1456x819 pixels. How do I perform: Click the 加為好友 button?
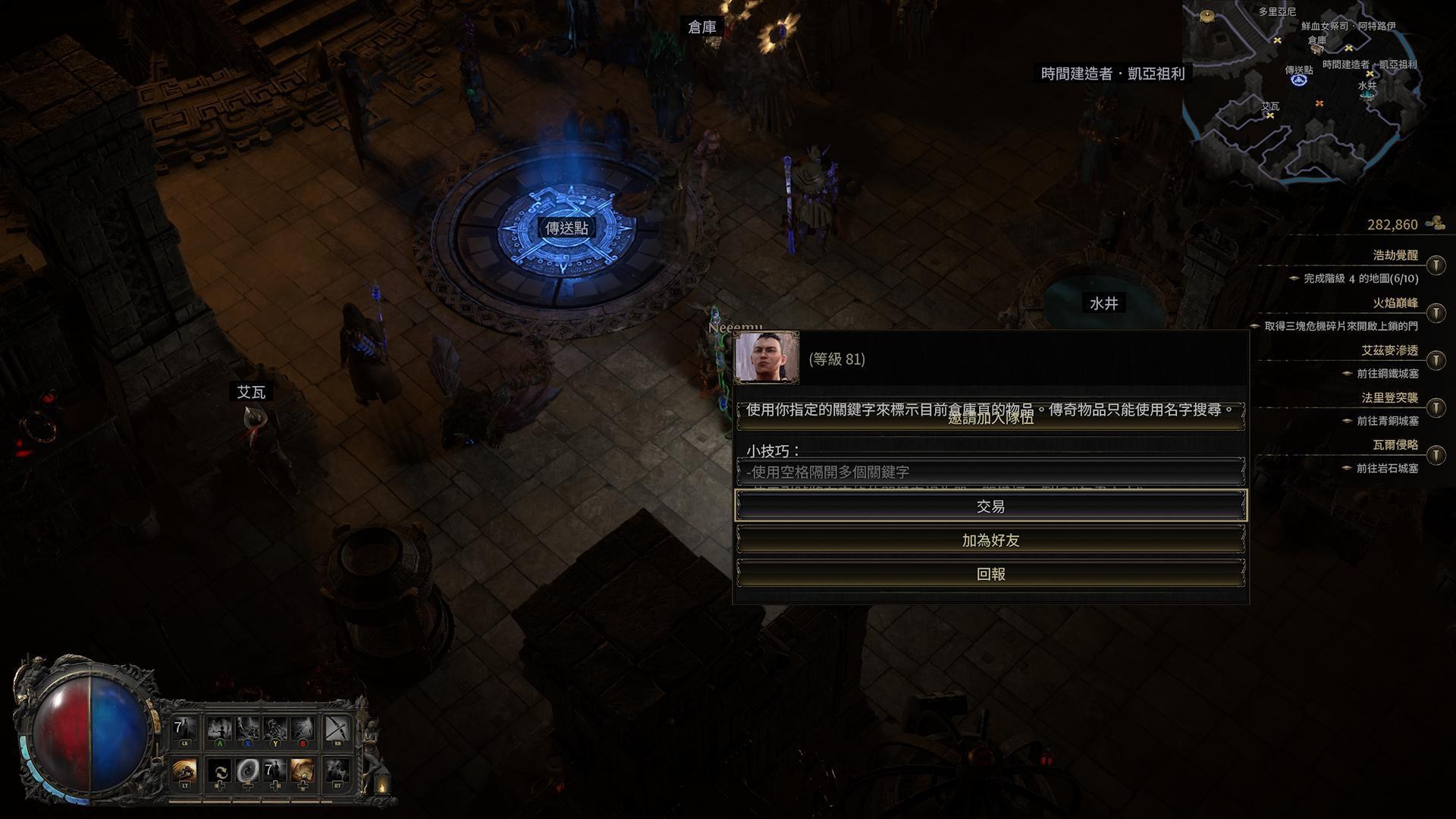pyautogui.click(x=993, y=540)
